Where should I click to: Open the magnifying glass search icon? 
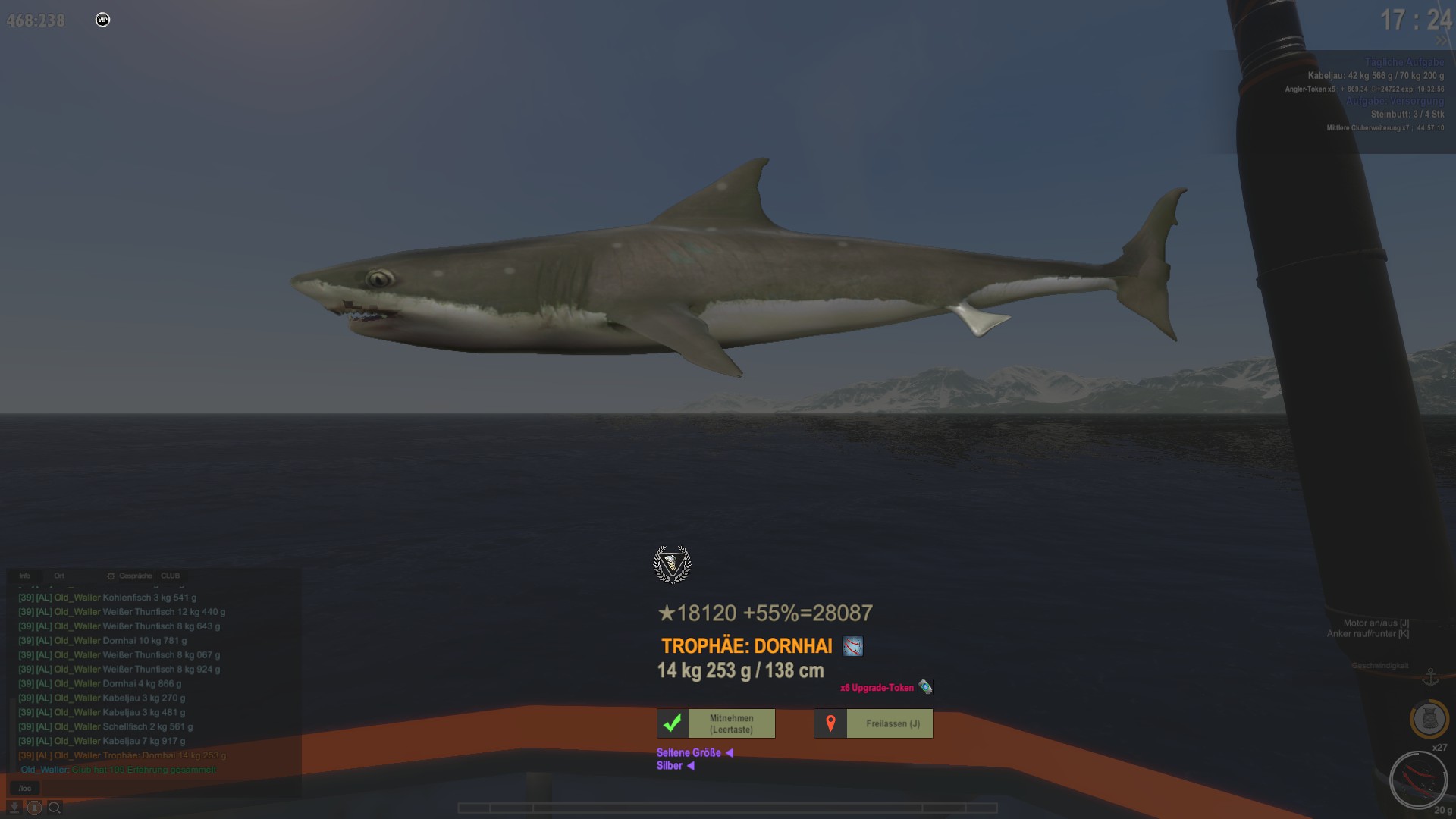pyautogui.click(x=55, y=808)
